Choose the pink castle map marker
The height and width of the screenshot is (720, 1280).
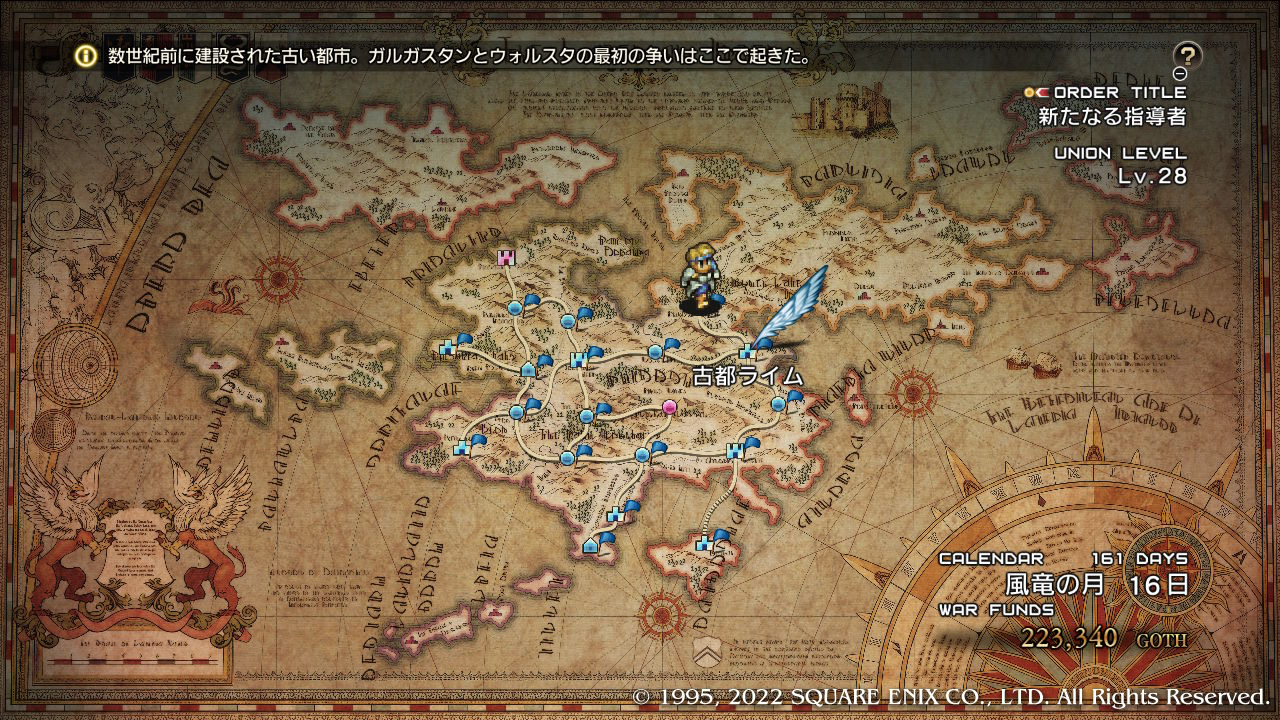click(x=506, y=258)
